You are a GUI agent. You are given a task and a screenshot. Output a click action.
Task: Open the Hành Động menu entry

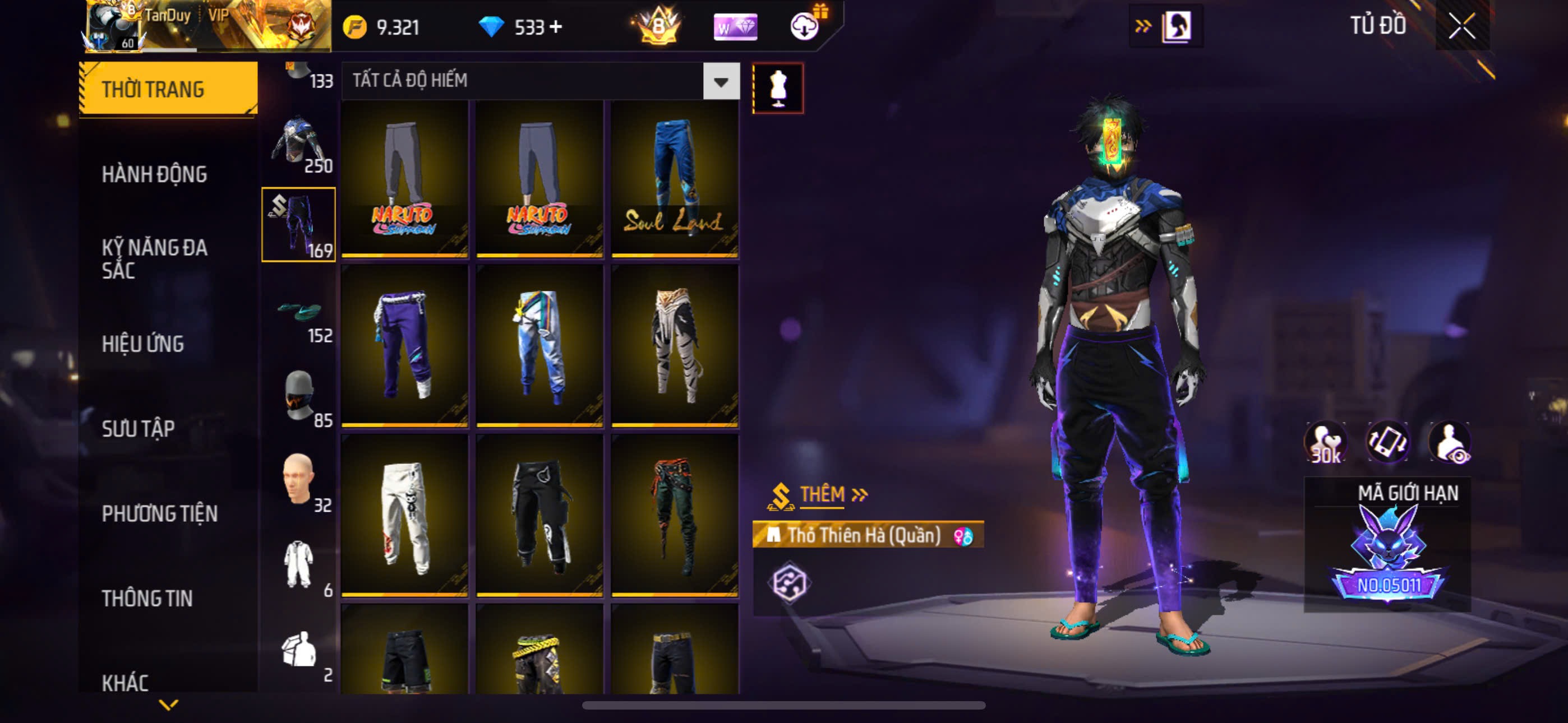click(x=154, y=175)
